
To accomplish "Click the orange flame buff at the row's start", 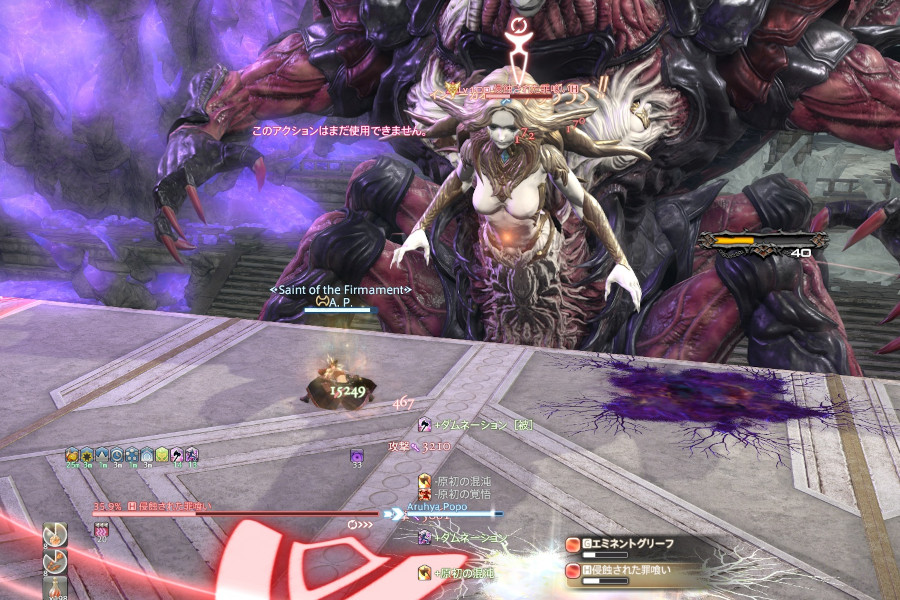I will coord(72,455).
